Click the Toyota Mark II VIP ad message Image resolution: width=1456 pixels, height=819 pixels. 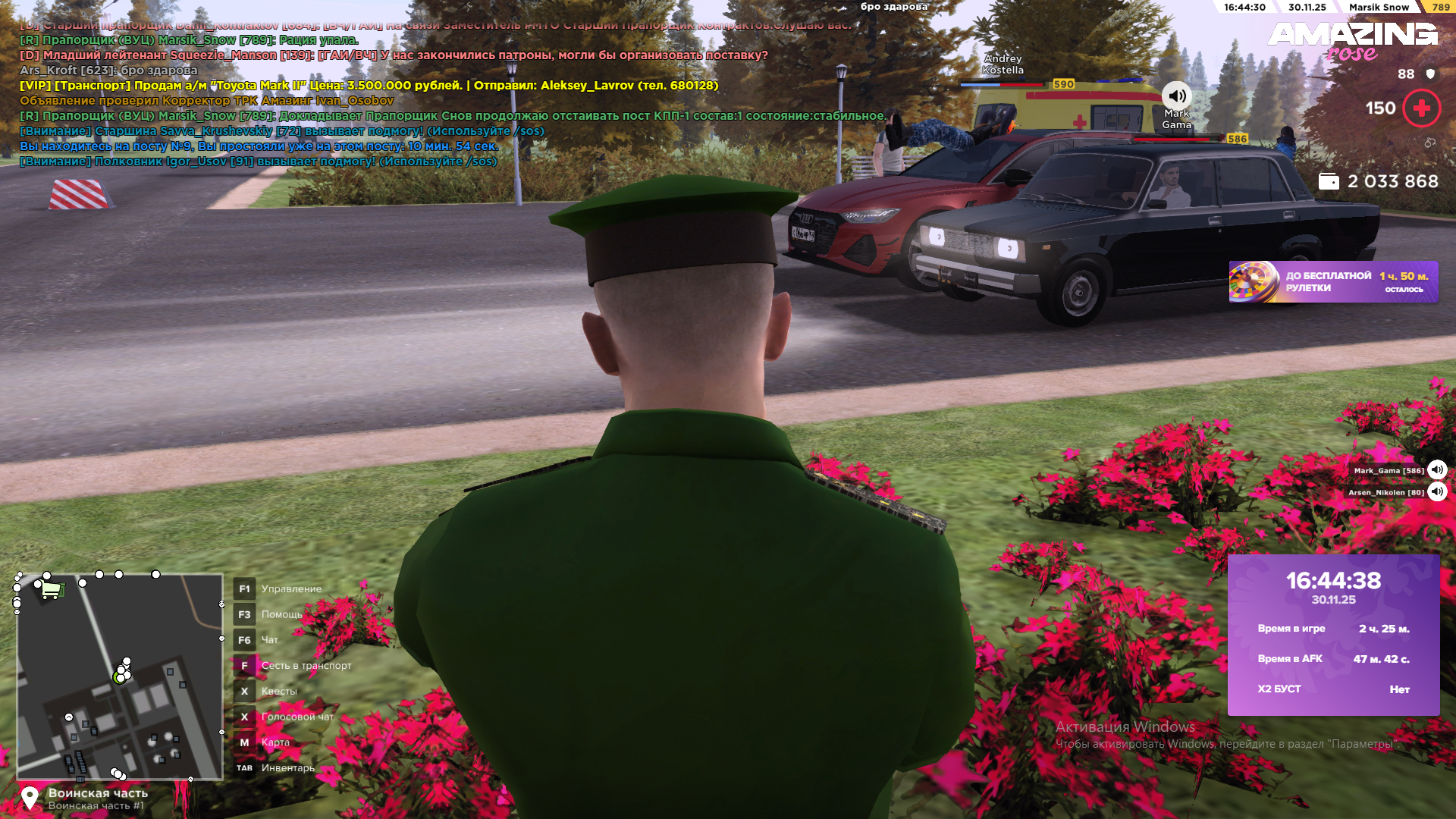(x=369, y=86)
